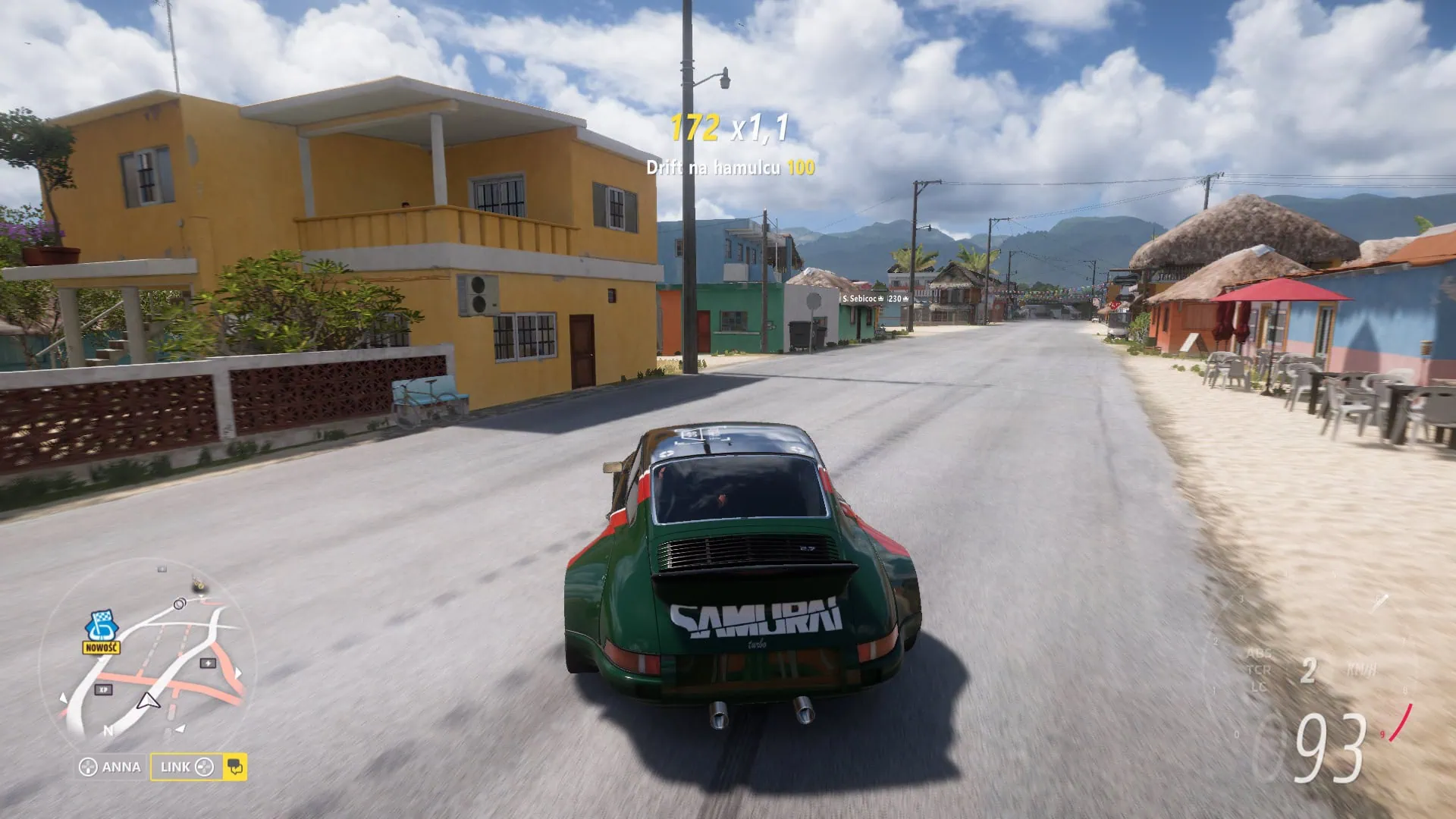Open the chat message bubble icon
Image resolution: width=1456 pixels, height=819 pixels.
(234, 767)
